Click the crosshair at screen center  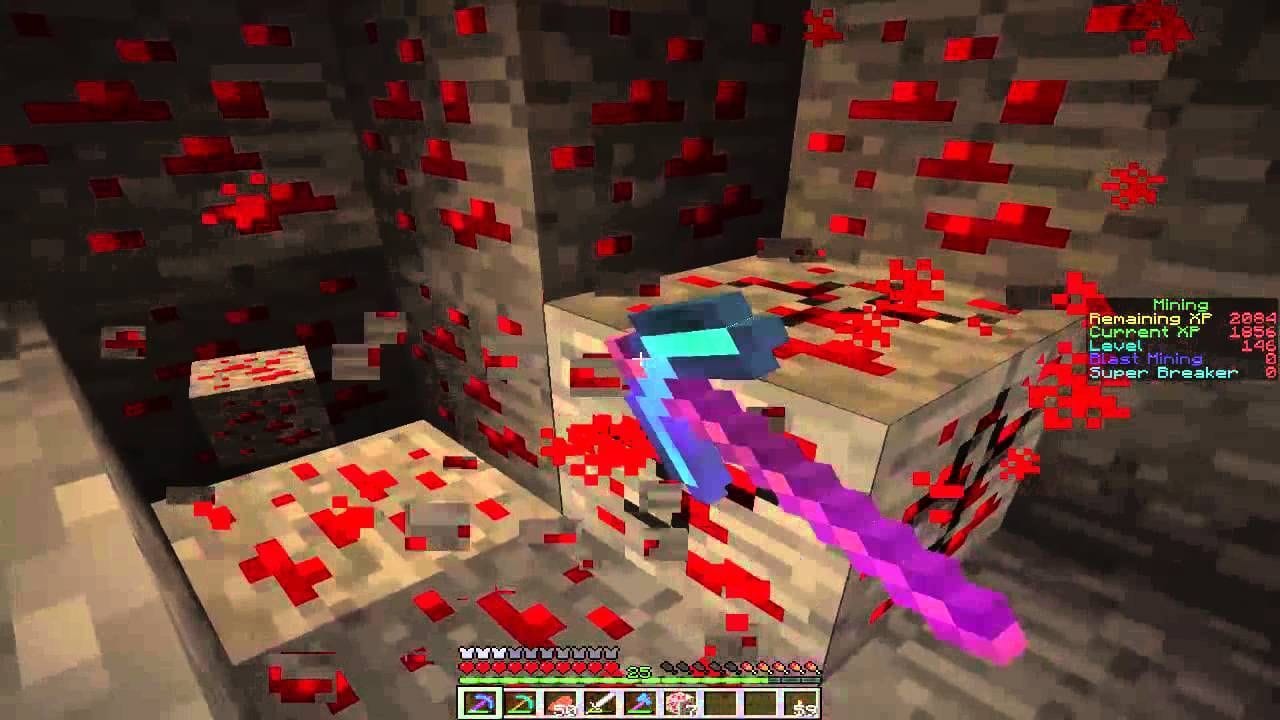click(640, 357)
